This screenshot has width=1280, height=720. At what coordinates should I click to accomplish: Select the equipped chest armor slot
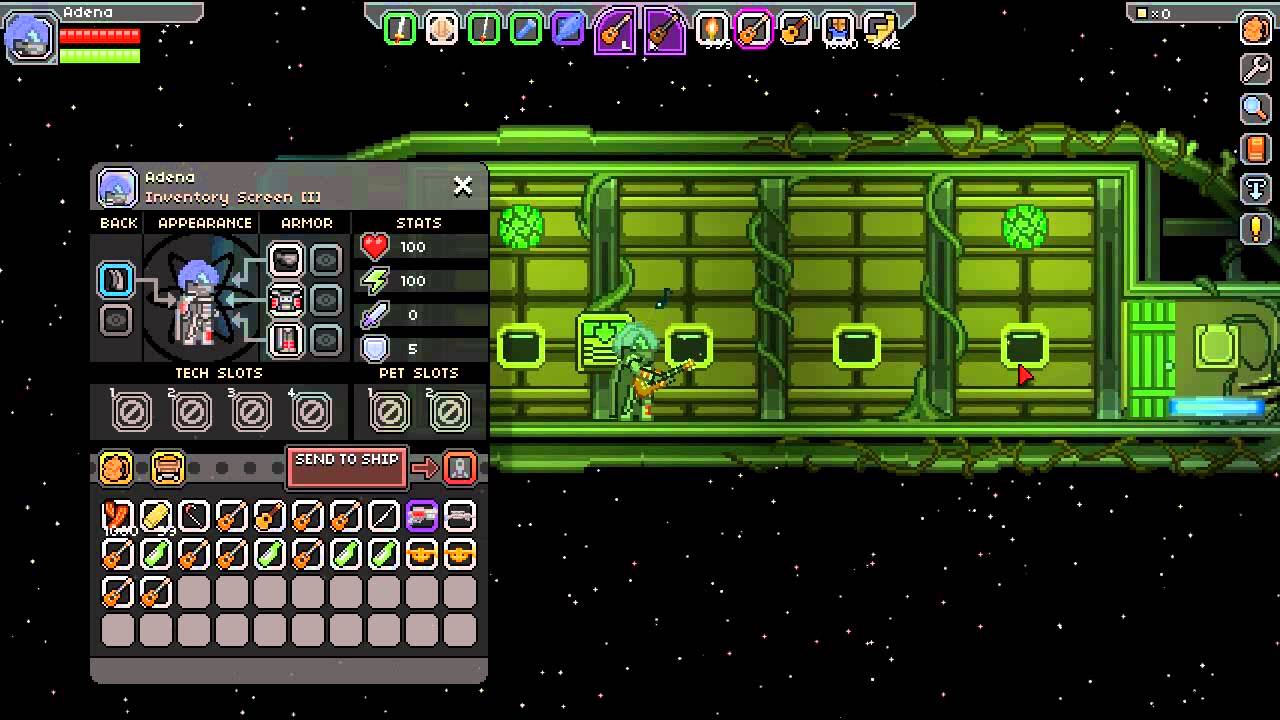click(x=286, y=300)
